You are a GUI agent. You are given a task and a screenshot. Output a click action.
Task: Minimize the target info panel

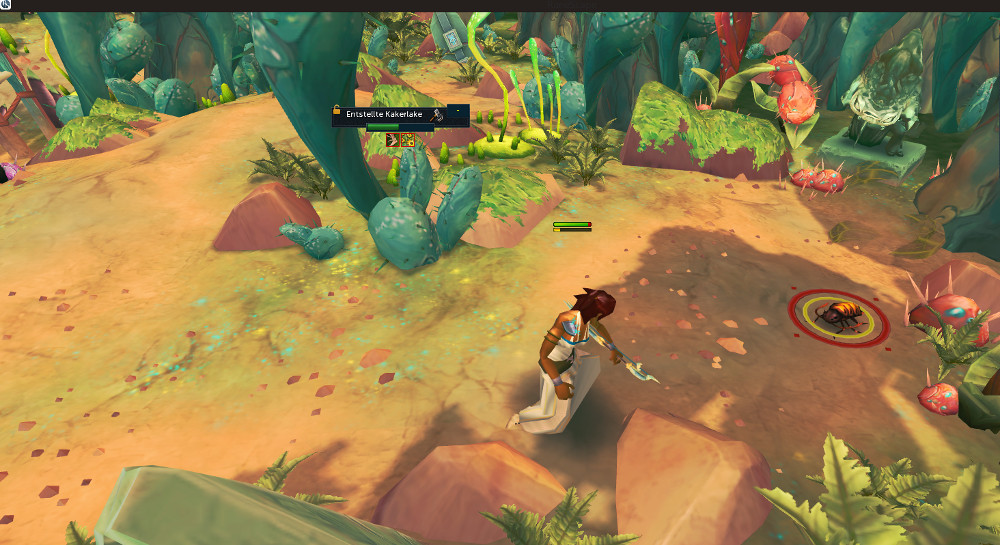tap(458, 109)
